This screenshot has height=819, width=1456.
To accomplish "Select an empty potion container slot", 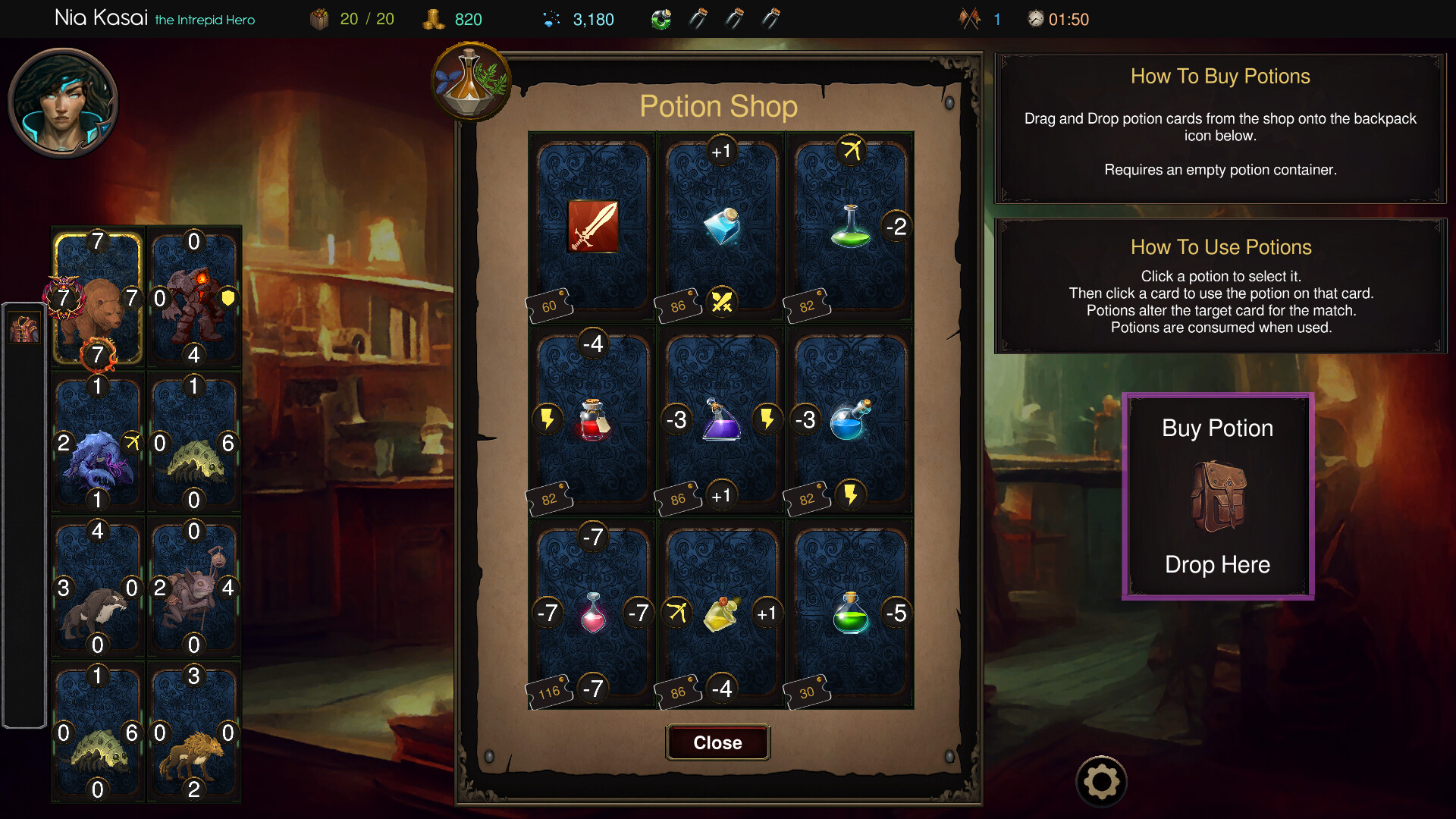I will [736, 19].
